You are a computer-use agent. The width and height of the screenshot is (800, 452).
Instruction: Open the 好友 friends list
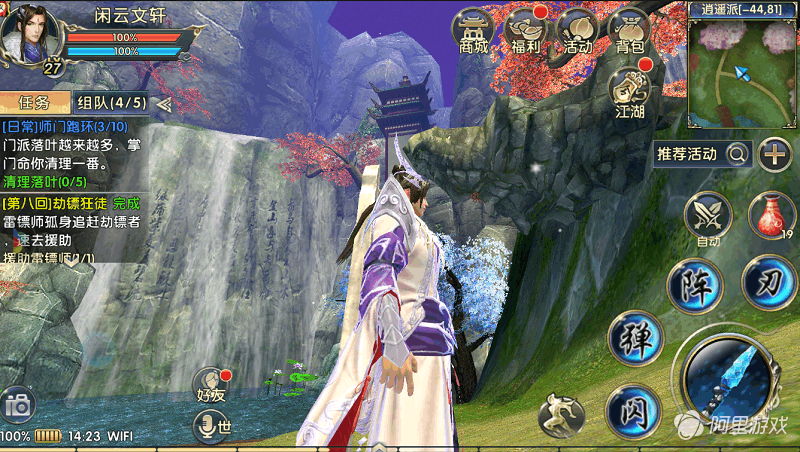click(x=211, y=384)
